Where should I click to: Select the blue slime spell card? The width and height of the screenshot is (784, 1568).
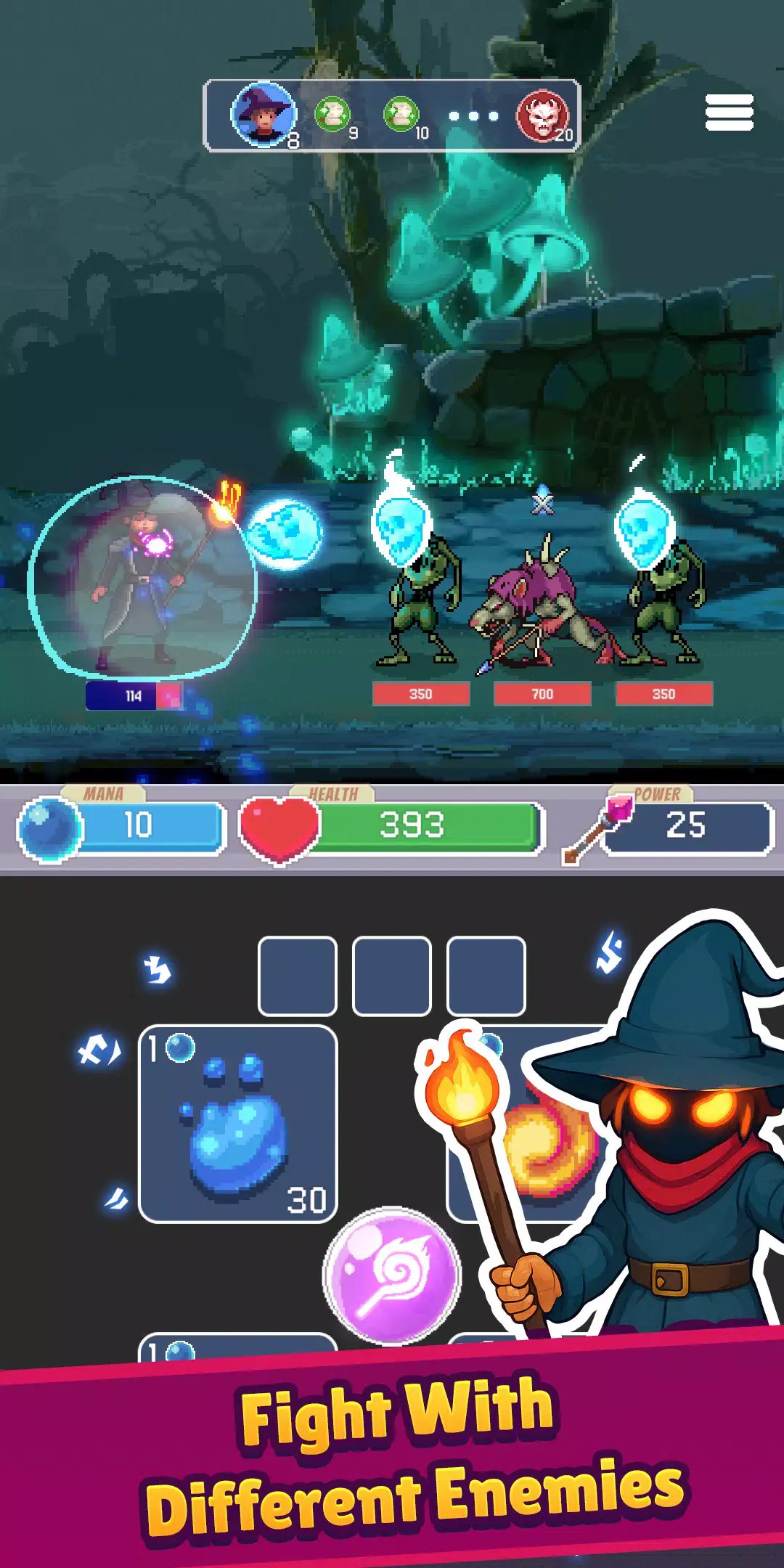pos(237,1124)
